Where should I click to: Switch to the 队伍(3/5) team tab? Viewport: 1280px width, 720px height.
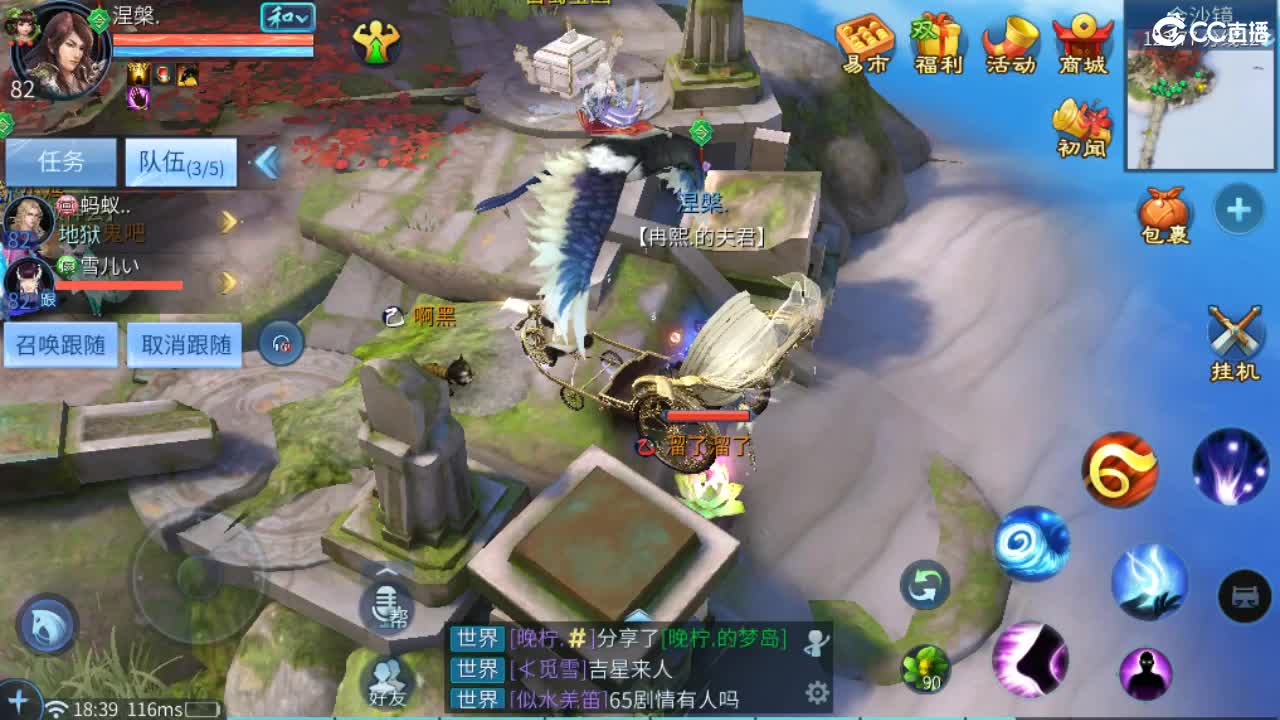[180, 160]
